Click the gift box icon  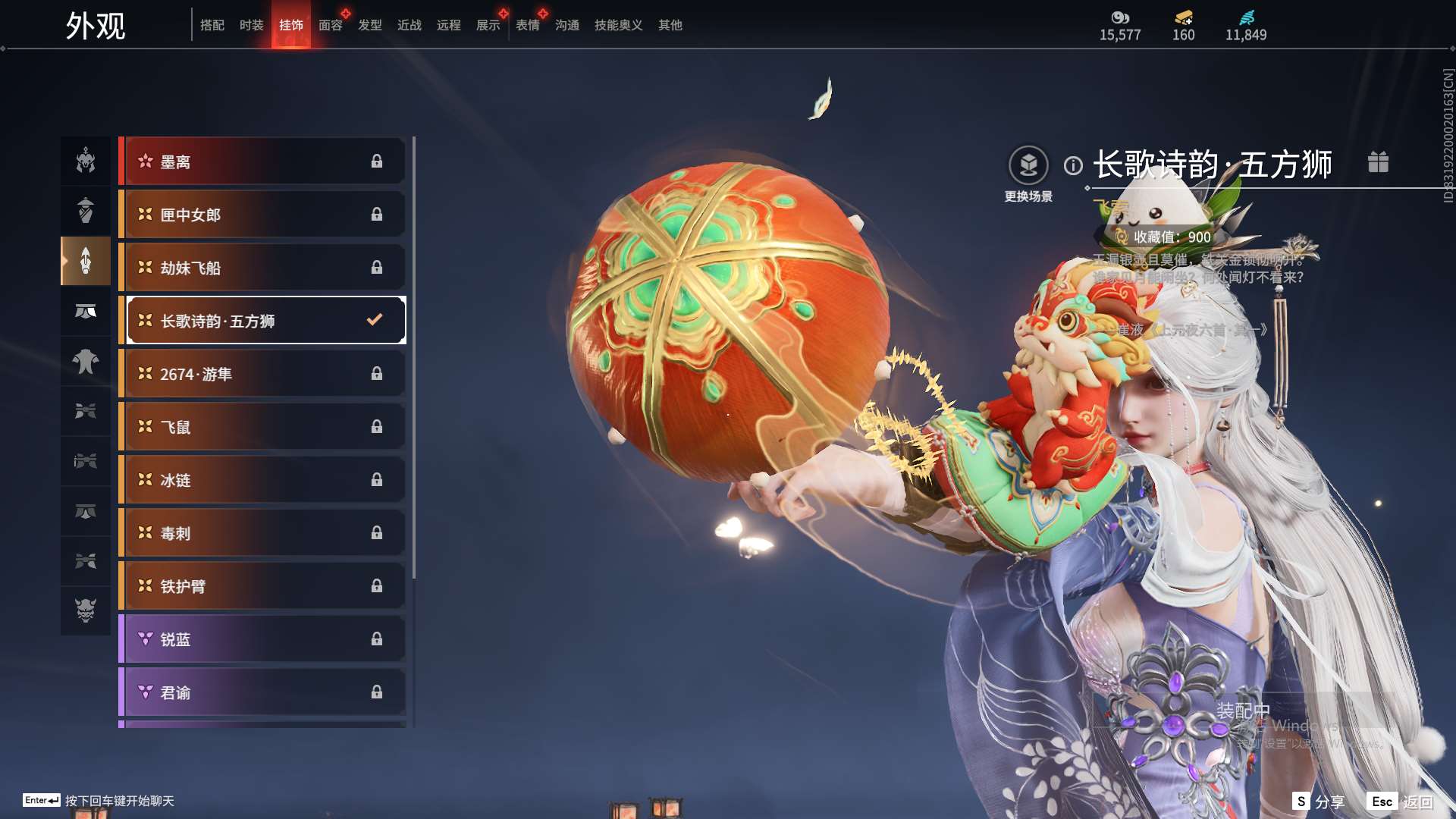point(1378,162)
